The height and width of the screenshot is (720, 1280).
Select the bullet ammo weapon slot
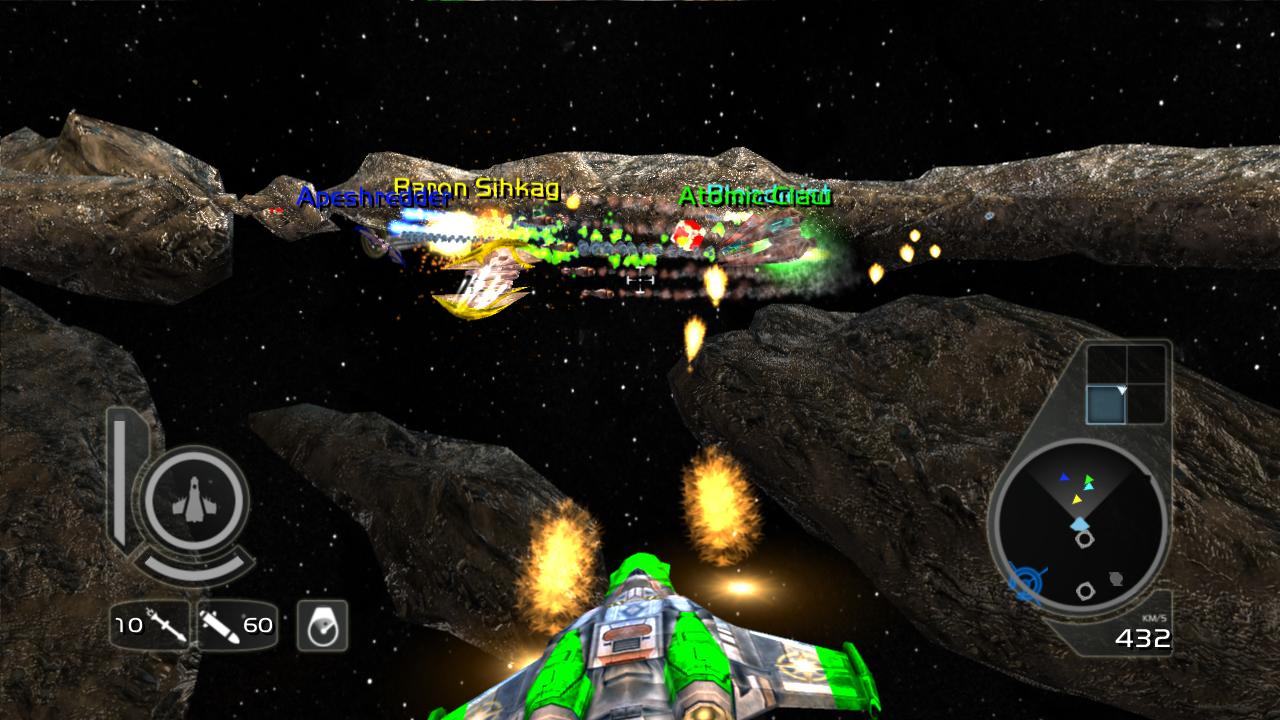pos(236,626)
